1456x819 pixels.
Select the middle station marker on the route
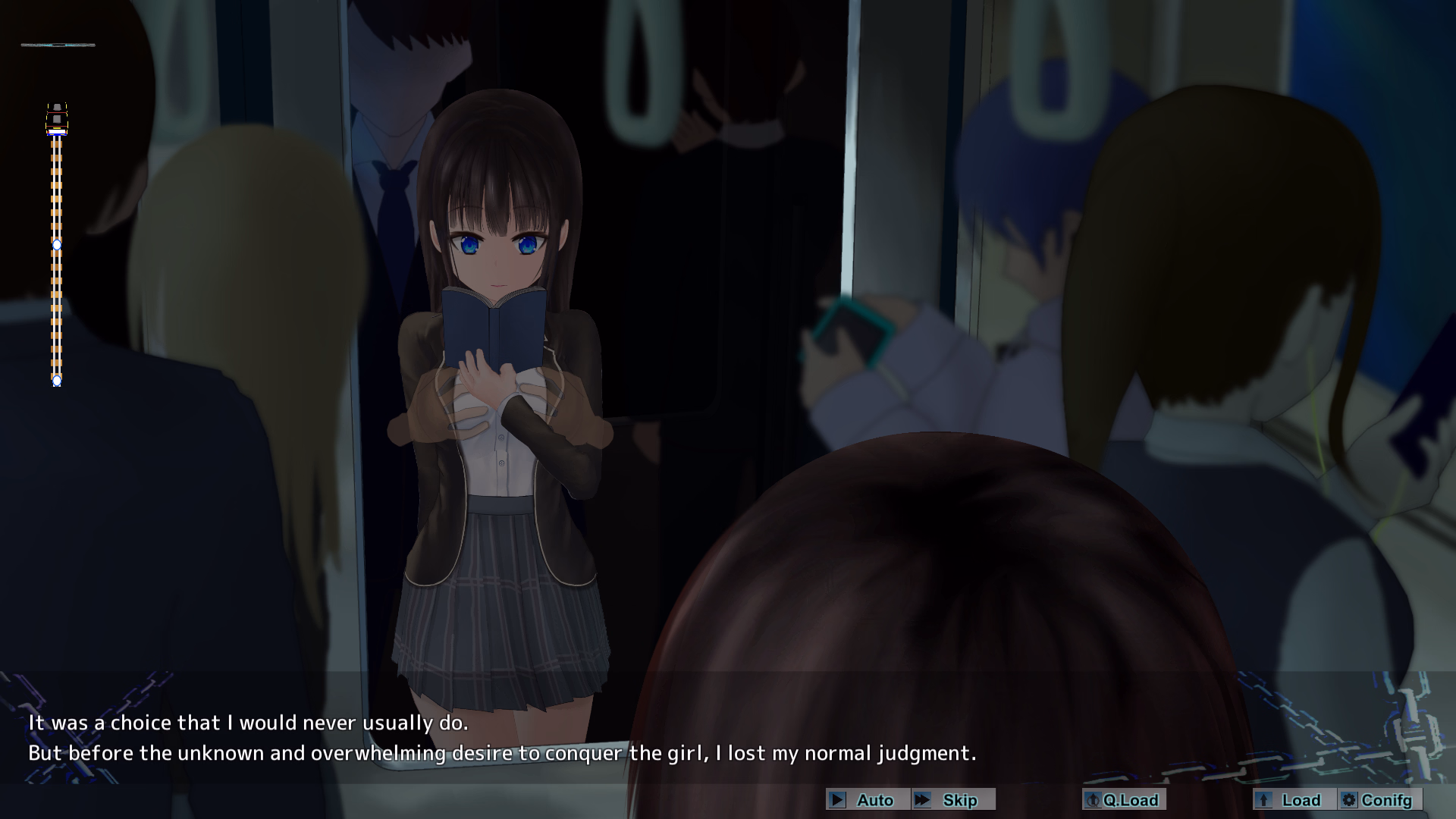tap(56, 245)
